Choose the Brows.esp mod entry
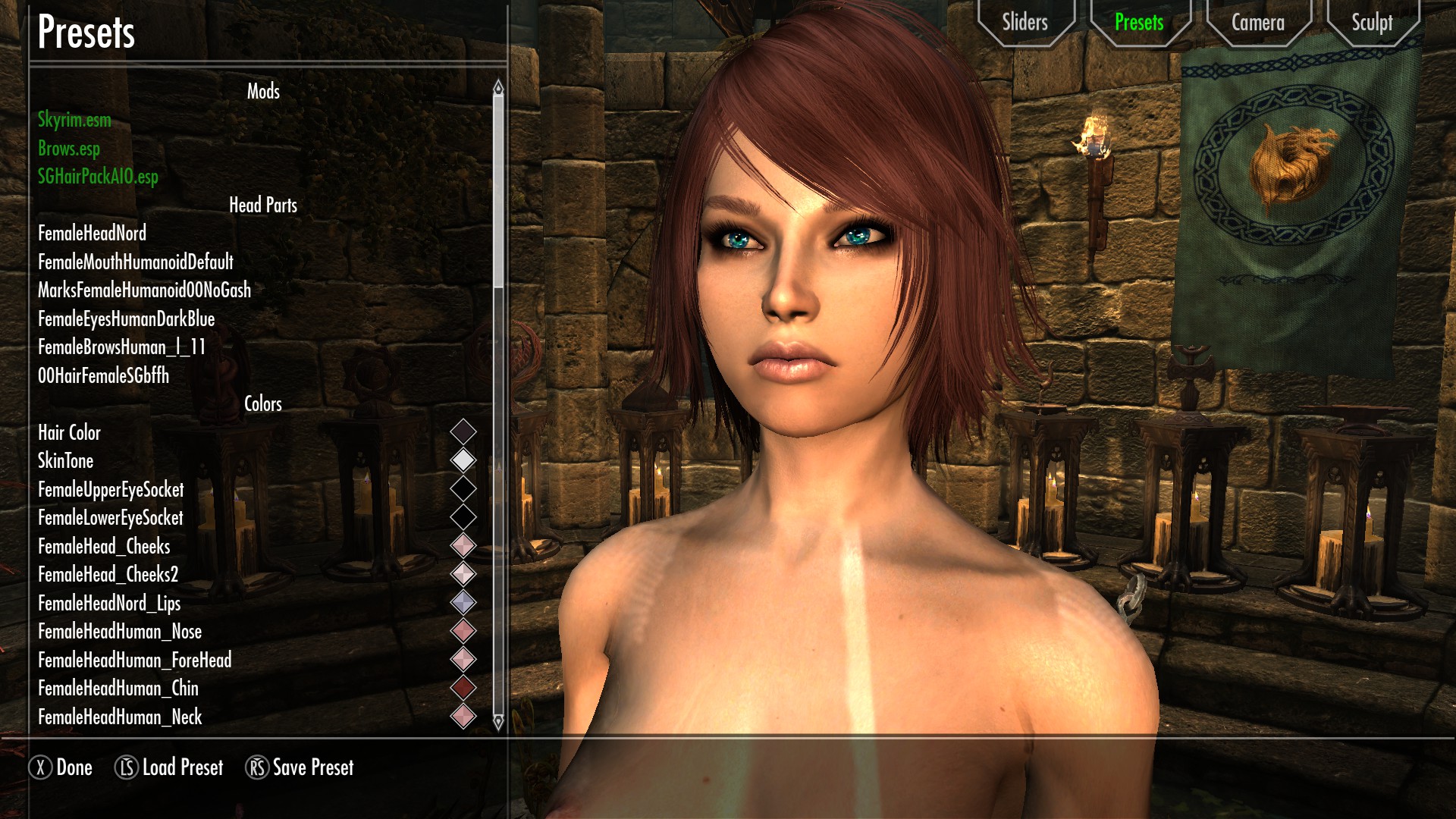The image size is (1456, 819). [x=69, y=149]
